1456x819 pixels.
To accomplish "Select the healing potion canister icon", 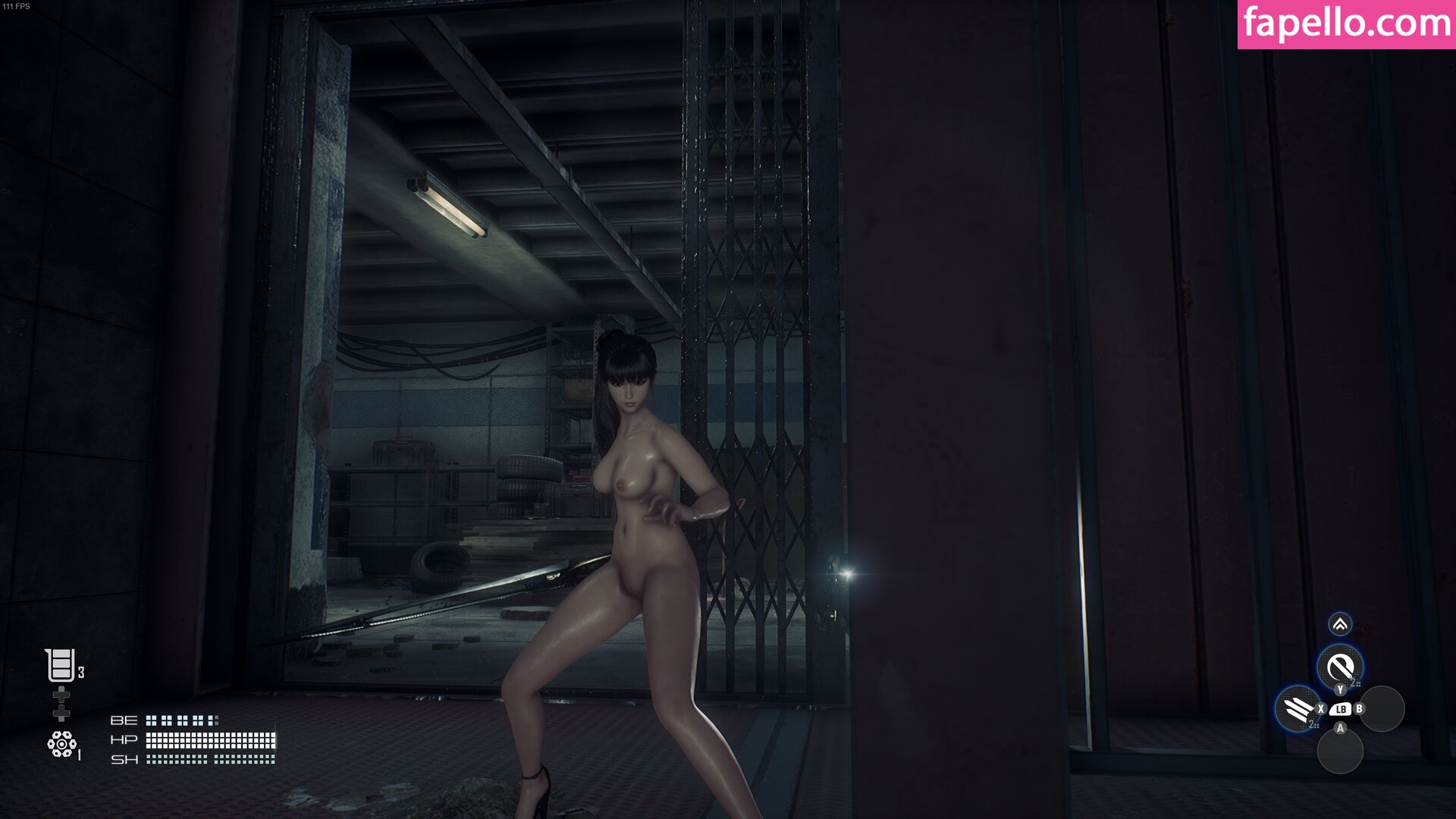I will [61, 665].
